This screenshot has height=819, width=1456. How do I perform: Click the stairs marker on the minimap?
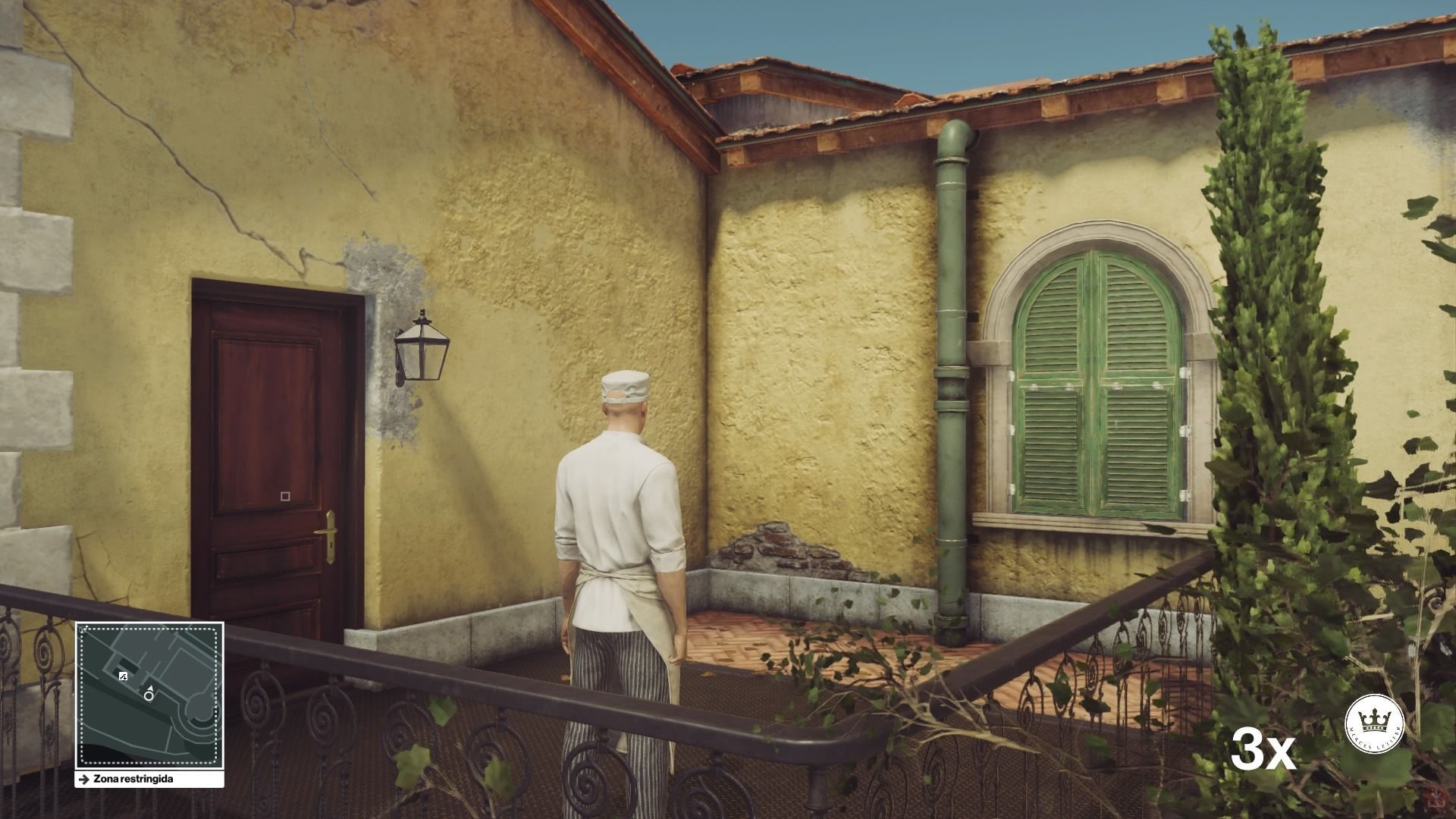pos(123,676)
